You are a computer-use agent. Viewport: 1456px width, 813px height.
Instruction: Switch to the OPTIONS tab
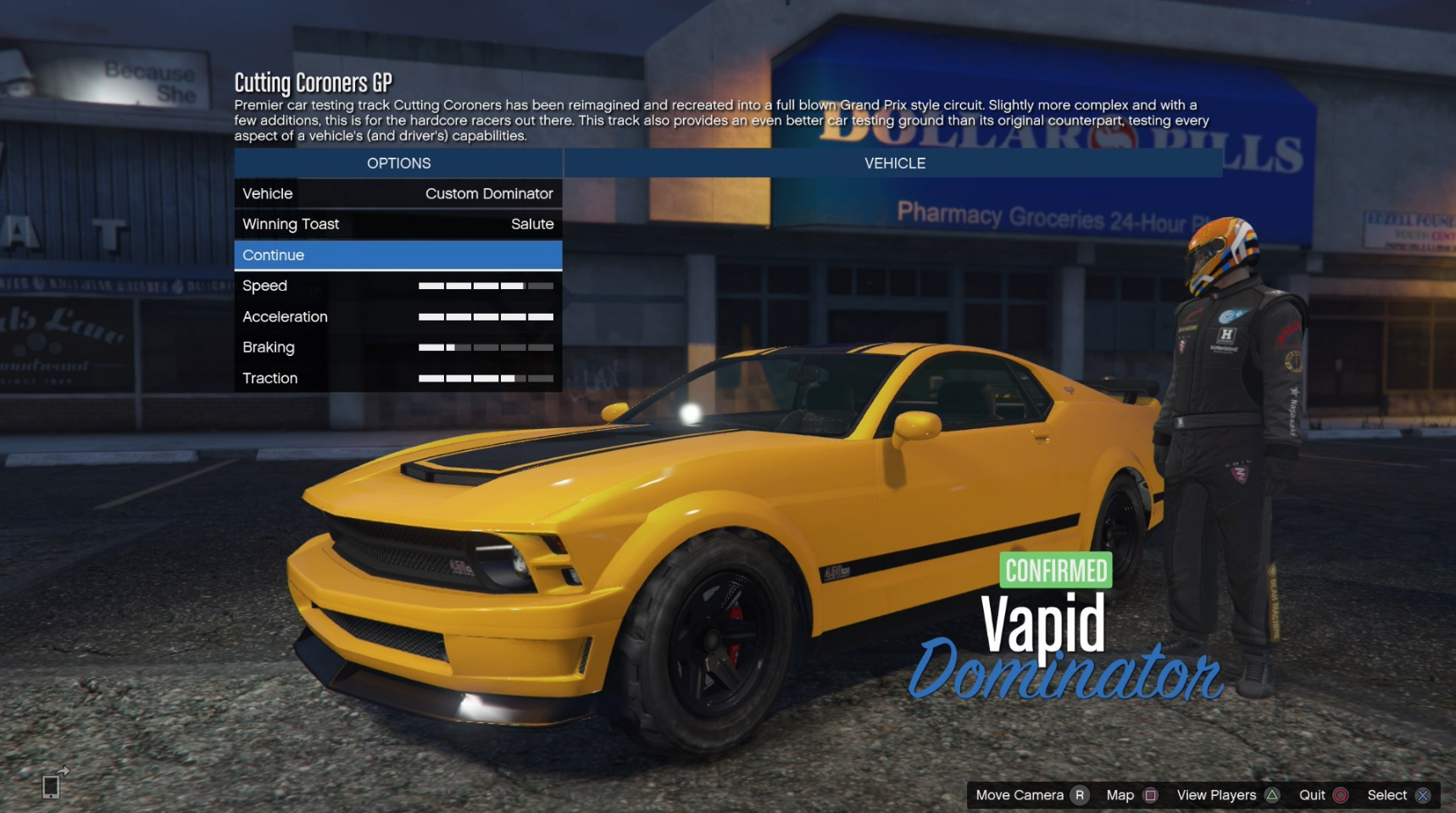coord(398,163)
